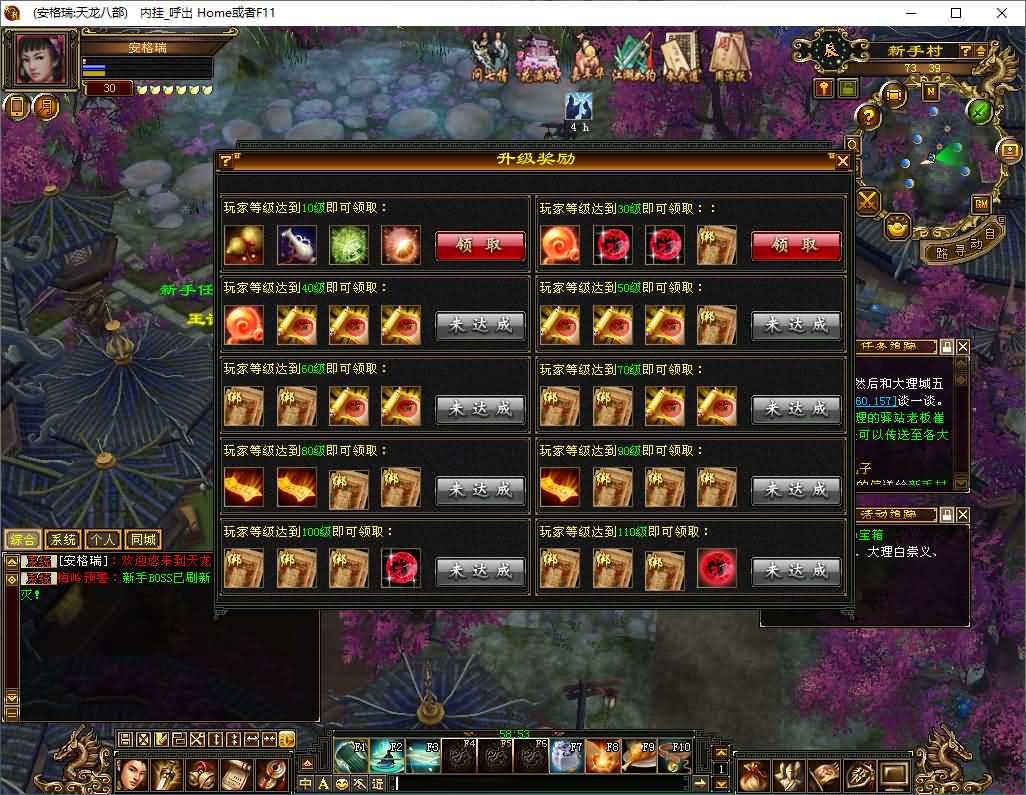Open the GM button by the minimap
This screenshot has height=795, width=1026.
coord(980,203)
